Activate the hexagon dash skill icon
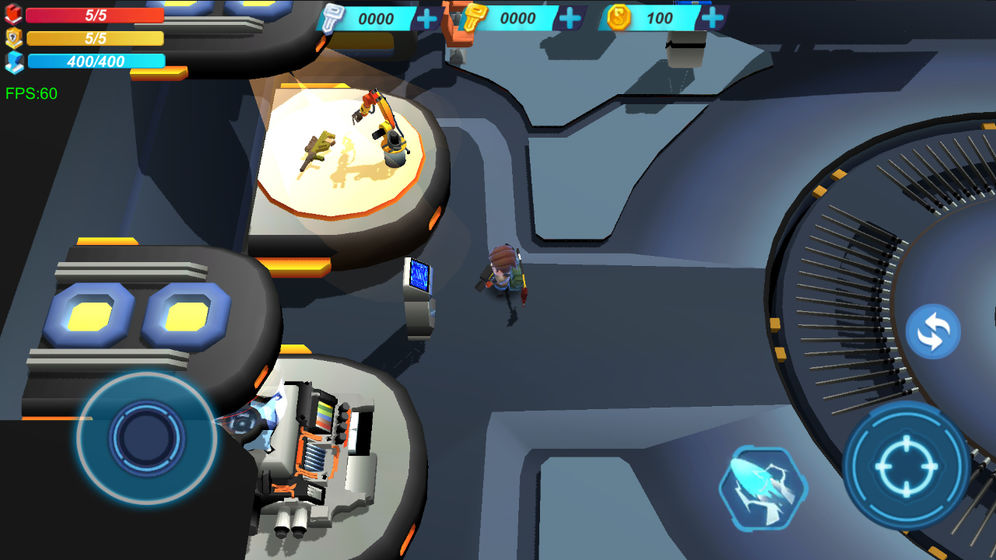The width and height of the screenshot is (996, 560). [763, 486]
